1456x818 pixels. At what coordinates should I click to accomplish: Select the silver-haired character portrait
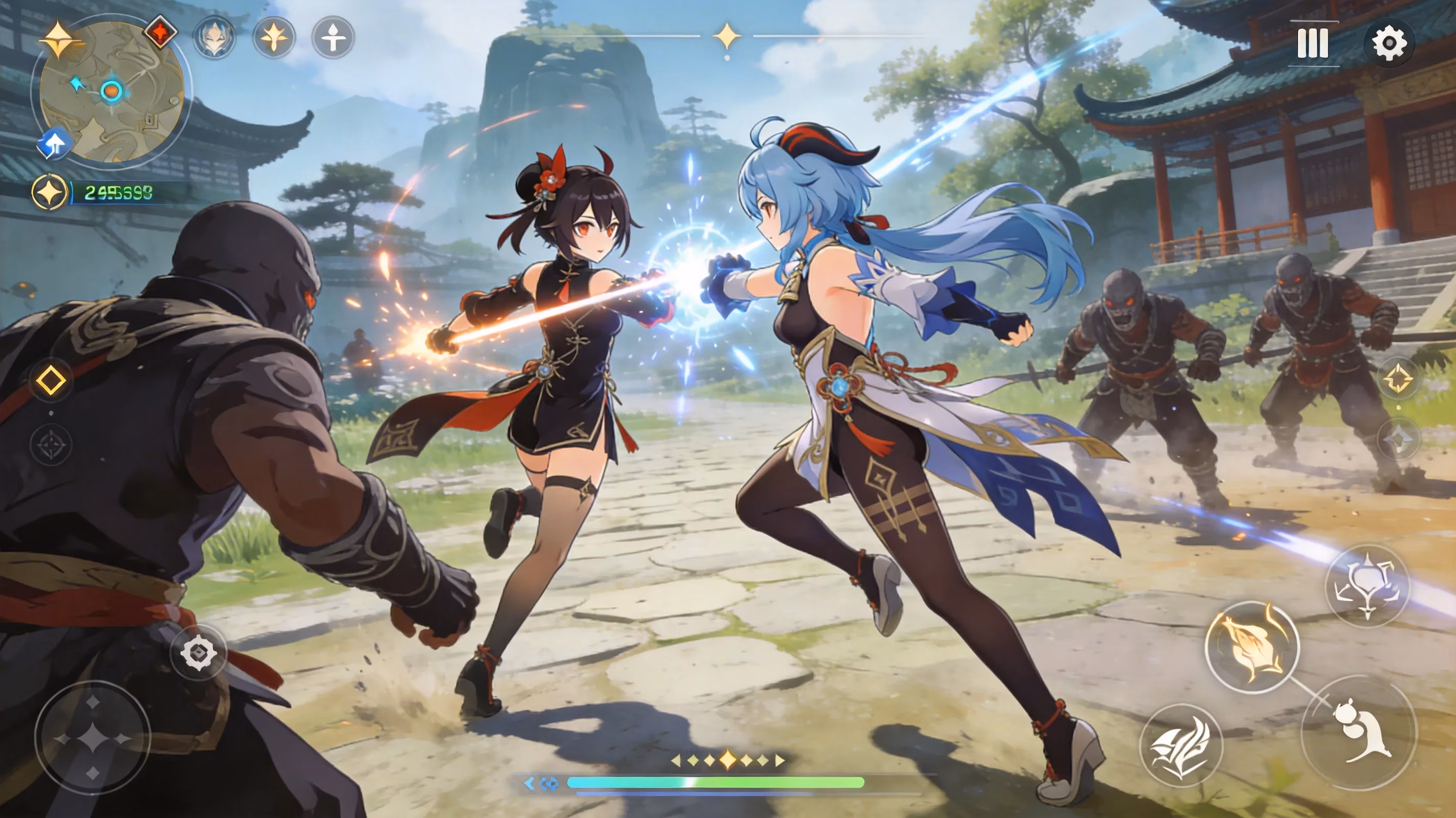(214, 38)
